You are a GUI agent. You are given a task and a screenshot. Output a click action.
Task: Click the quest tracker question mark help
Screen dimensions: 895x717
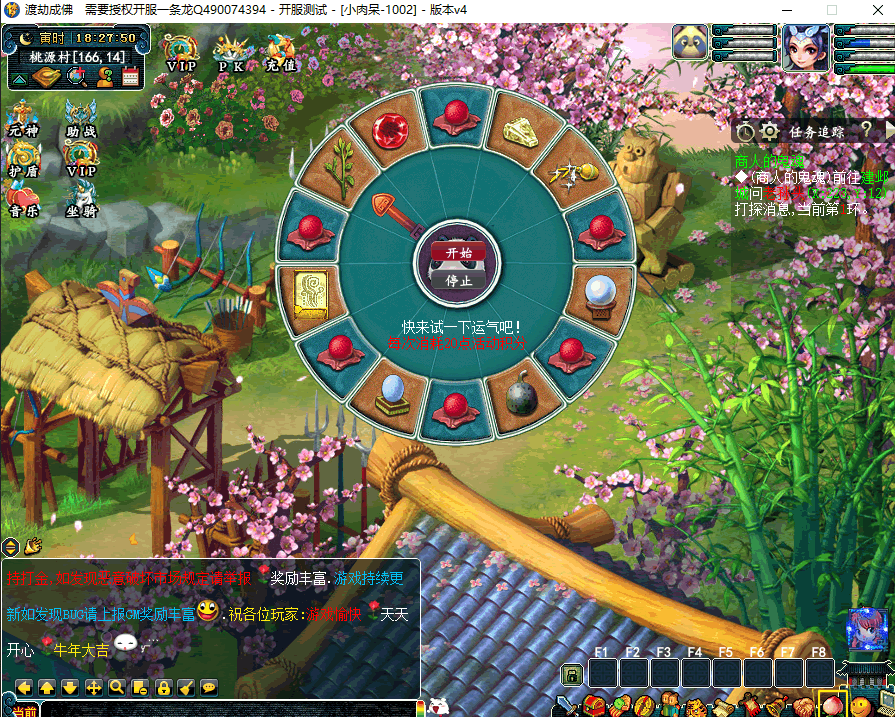pyautogui.click(x=866, y=130)
